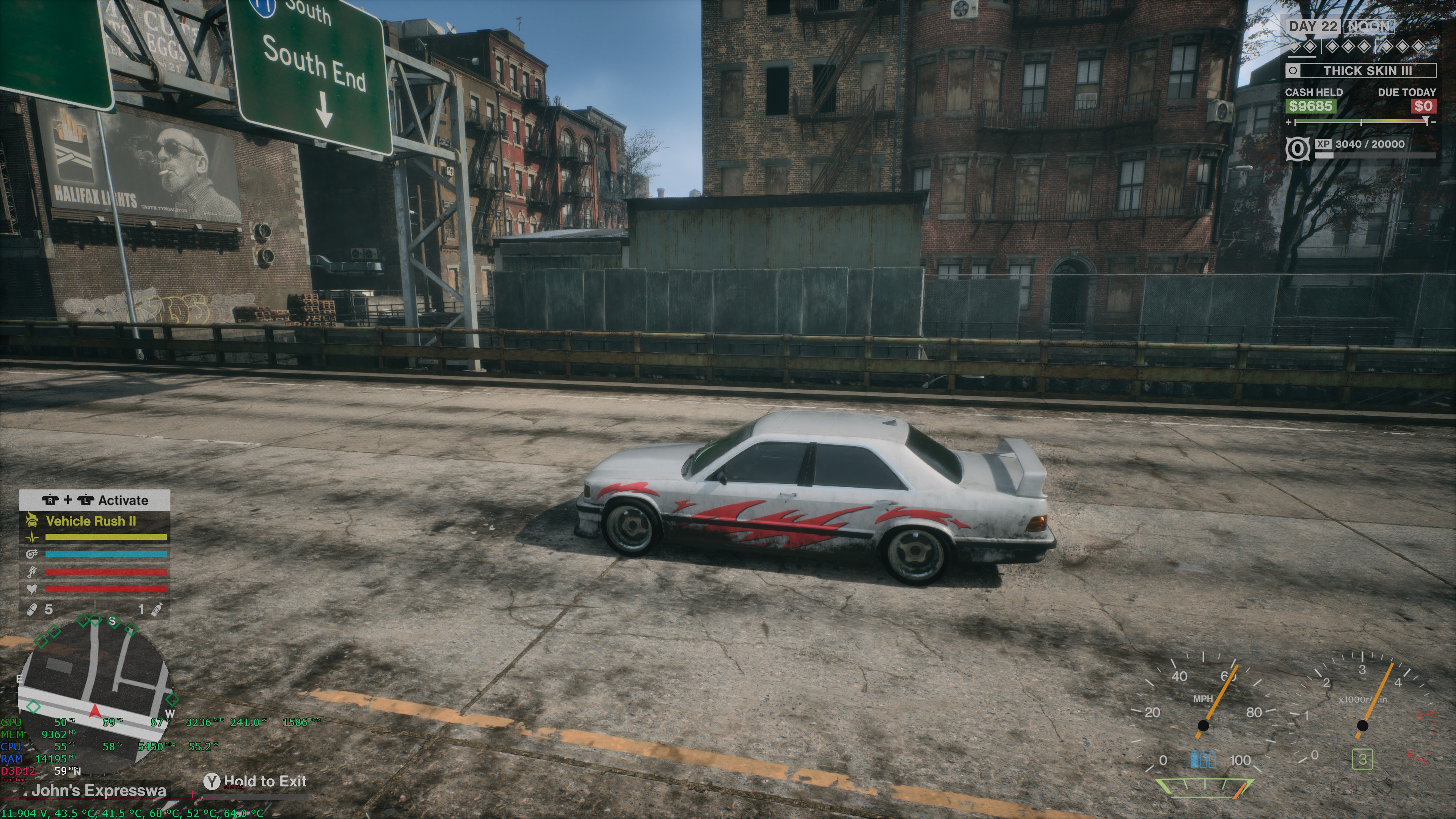
Task: Select the red player arrow on minimap
Action: click(x=95, y=711)
